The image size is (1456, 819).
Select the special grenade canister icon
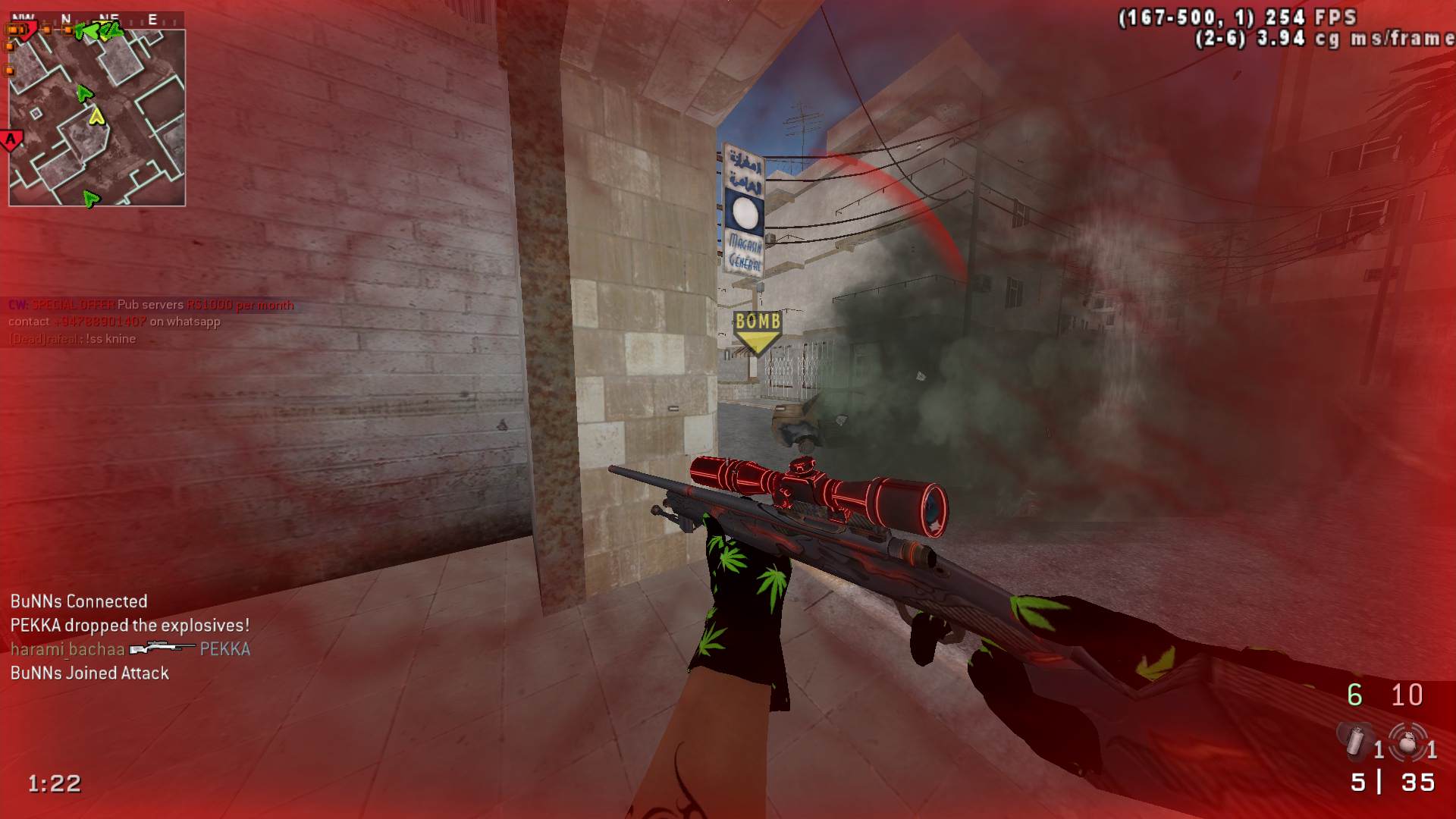point(1356,742)
